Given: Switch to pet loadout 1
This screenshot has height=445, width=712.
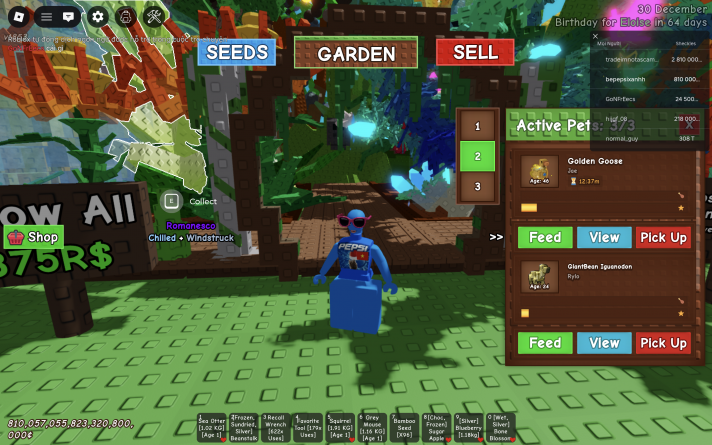Looking at the screenshot, I should coord(478,126).
